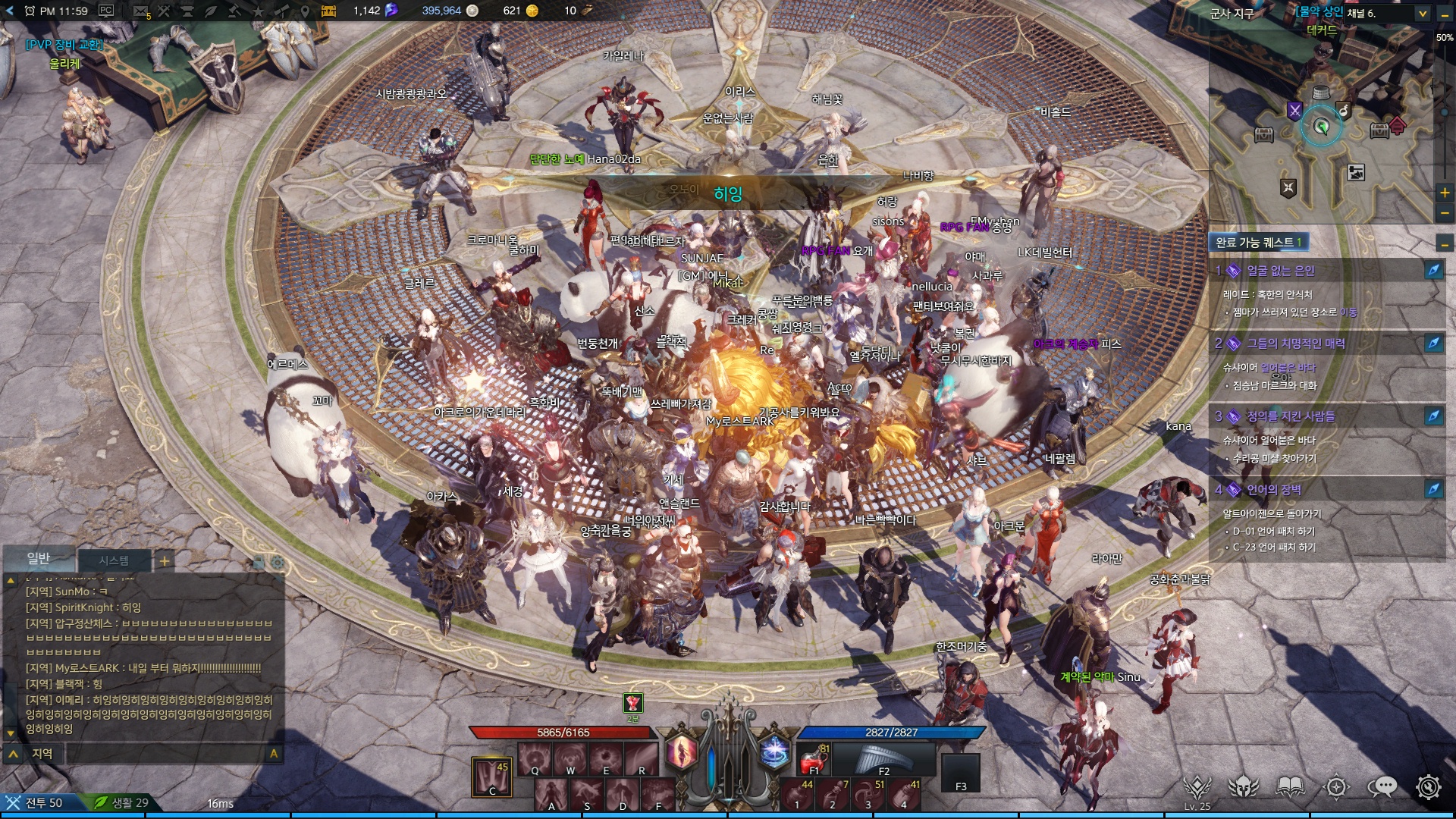Track the '정의를 지킨 사람들' quest with its pin button

click(1432, 416)
